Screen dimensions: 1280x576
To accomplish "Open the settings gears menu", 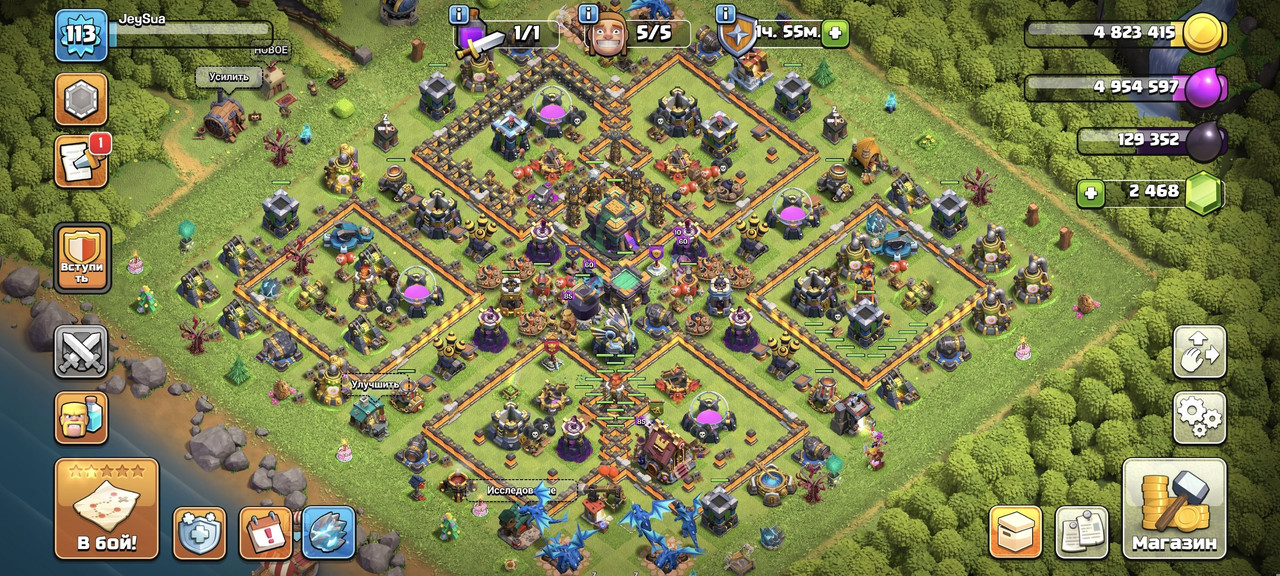I will click(x=1199, y=416).
